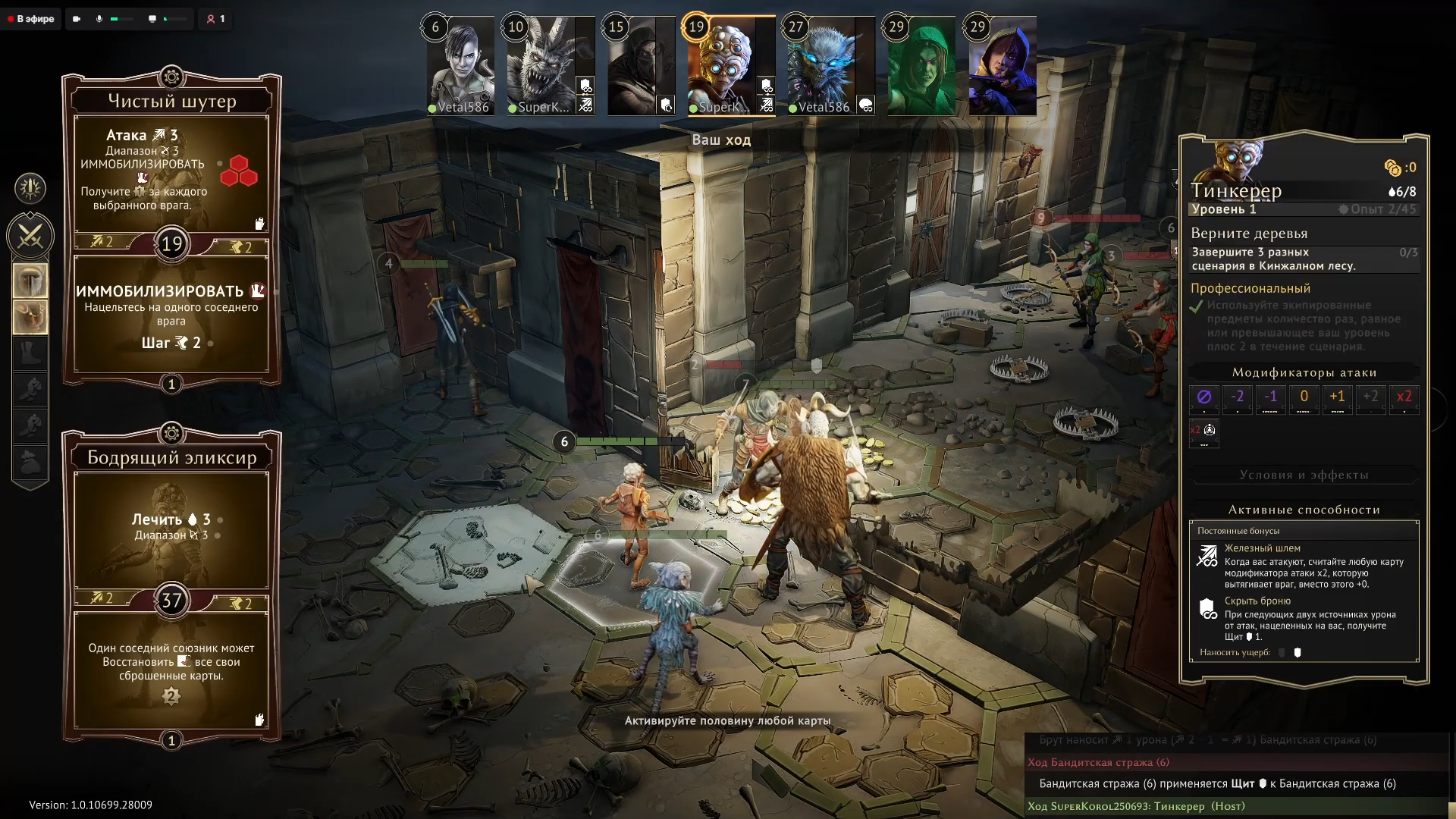1456x819 pixels.
Task: Open the crossed swords button on left sidebar
Action: pos(30,237)
